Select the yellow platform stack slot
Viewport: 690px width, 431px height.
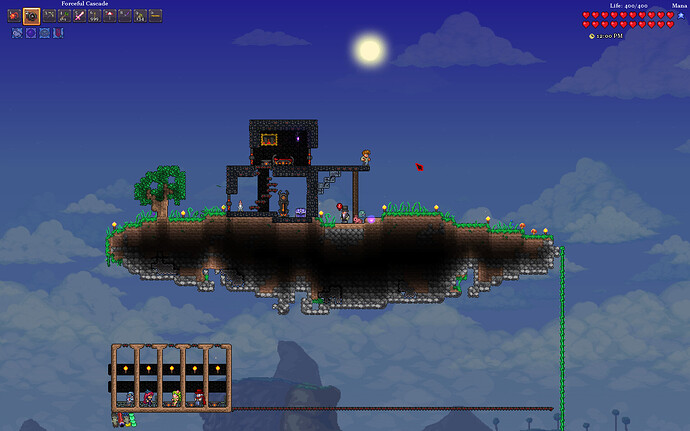(155, 16)
